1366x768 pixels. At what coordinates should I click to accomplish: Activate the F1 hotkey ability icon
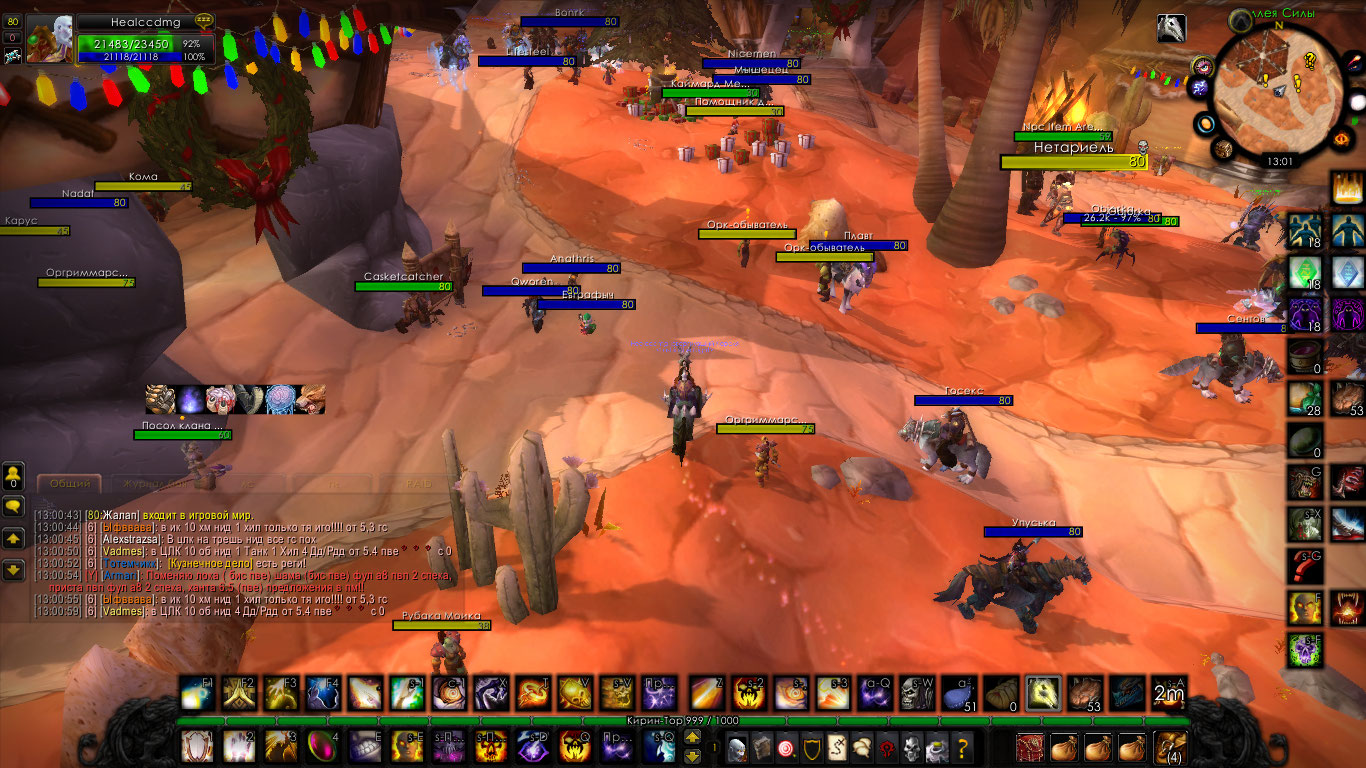coord(197,693)
